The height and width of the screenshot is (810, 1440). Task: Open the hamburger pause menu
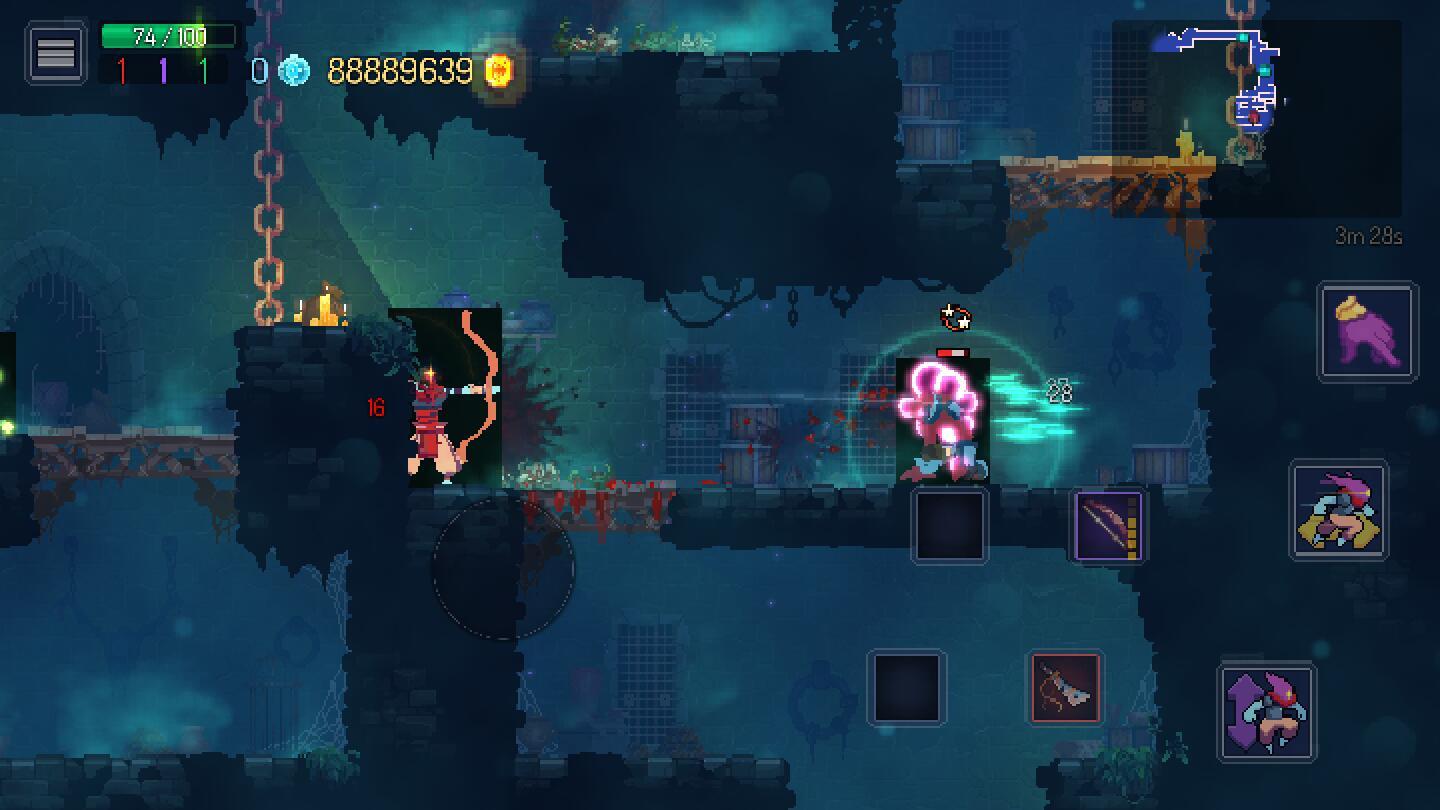pos(56,52)
